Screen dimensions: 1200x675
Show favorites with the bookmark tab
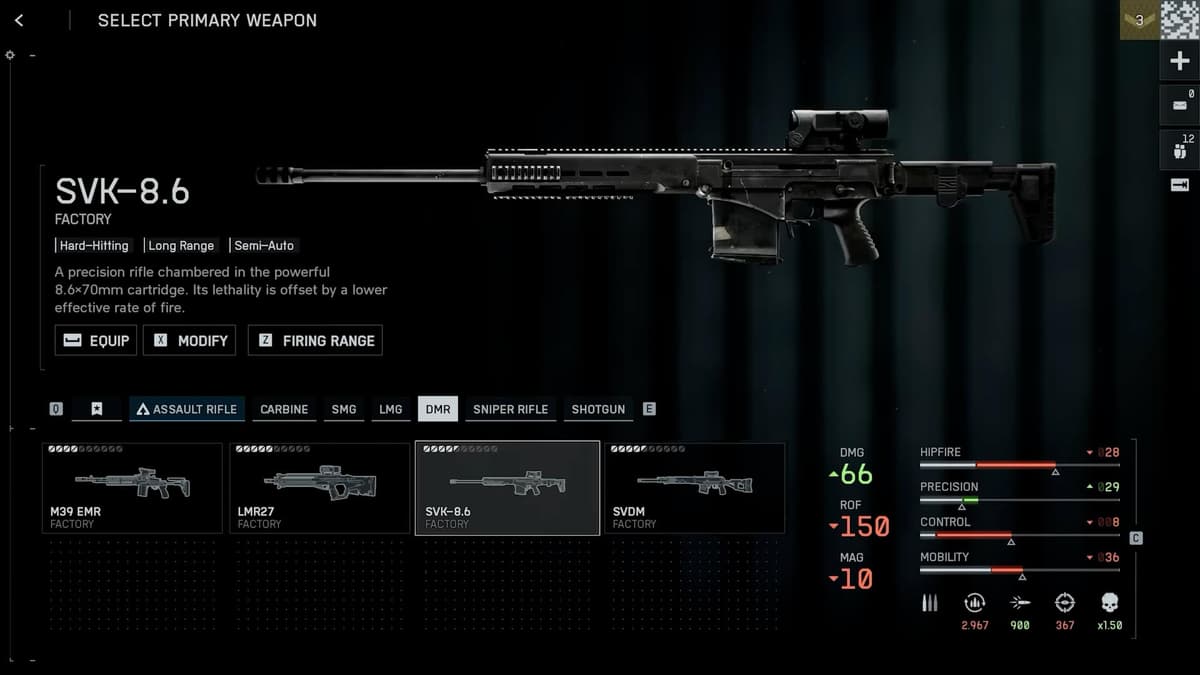point(97,409)
